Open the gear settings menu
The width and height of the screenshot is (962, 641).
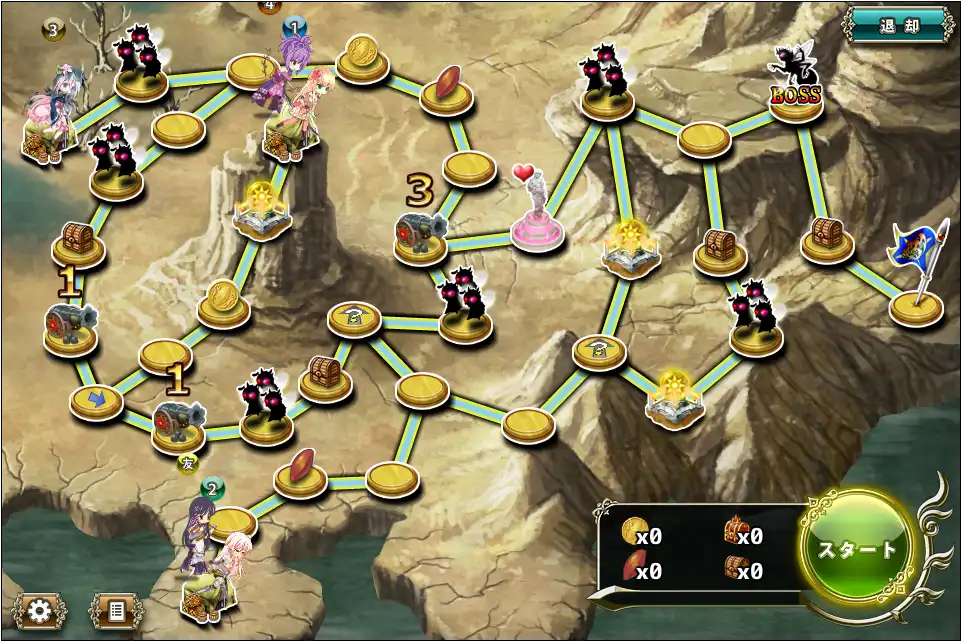point(41,610)
